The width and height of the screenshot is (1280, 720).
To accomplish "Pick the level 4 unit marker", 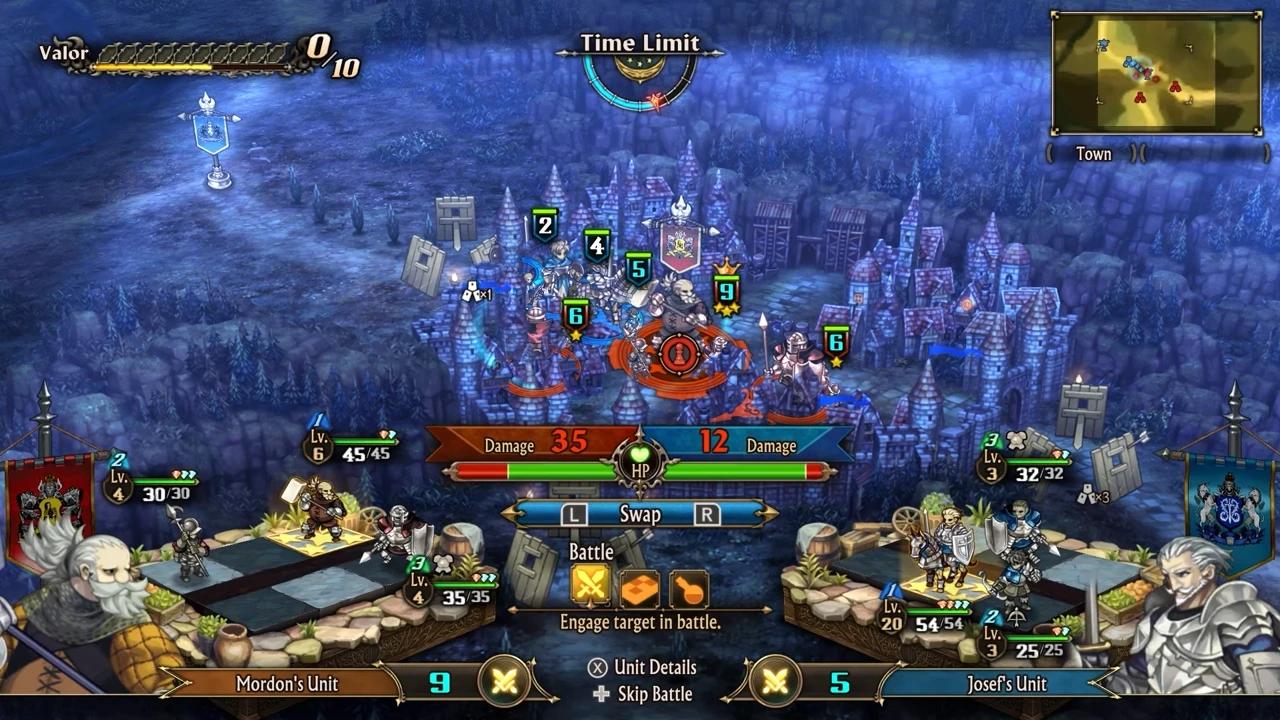I will [x=597, y=245].
